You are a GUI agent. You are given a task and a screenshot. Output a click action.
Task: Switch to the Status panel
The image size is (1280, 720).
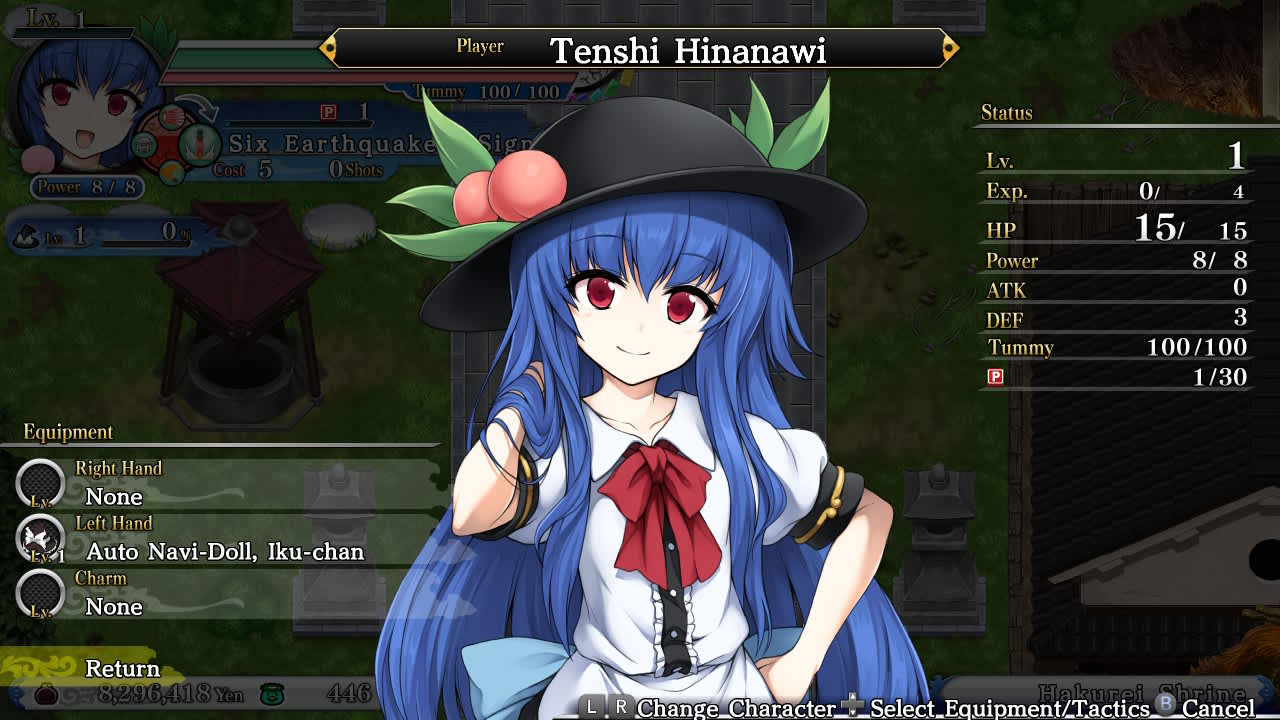point(1005,113)
